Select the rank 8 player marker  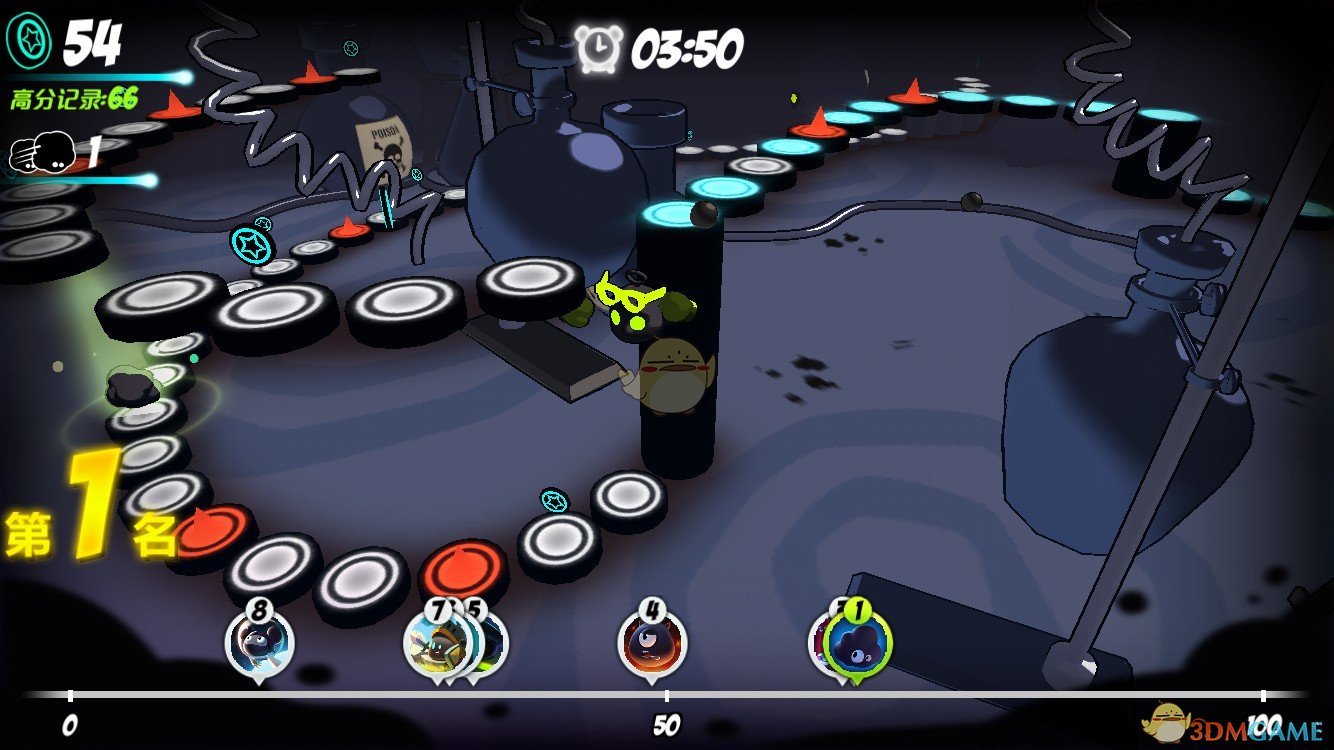(259, 642)
